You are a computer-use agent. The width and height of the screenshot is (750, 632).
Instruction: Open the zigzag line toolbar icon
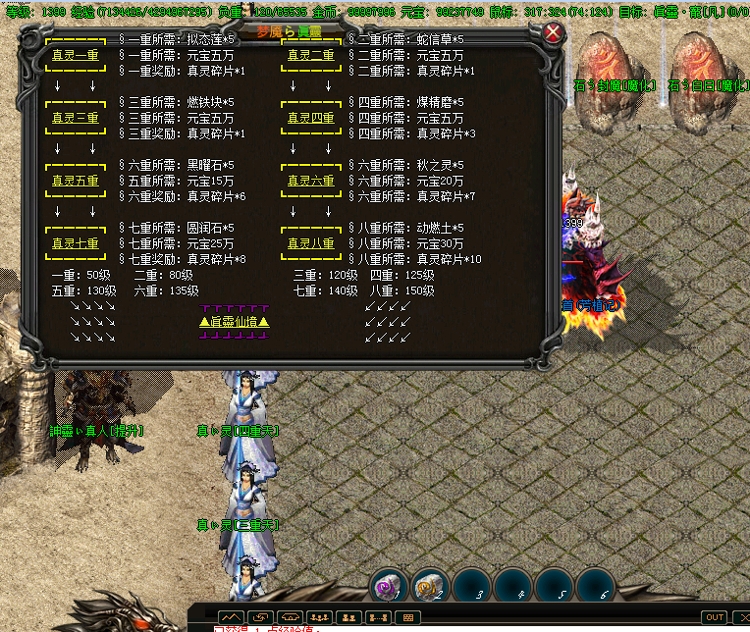tap(231, 617)
